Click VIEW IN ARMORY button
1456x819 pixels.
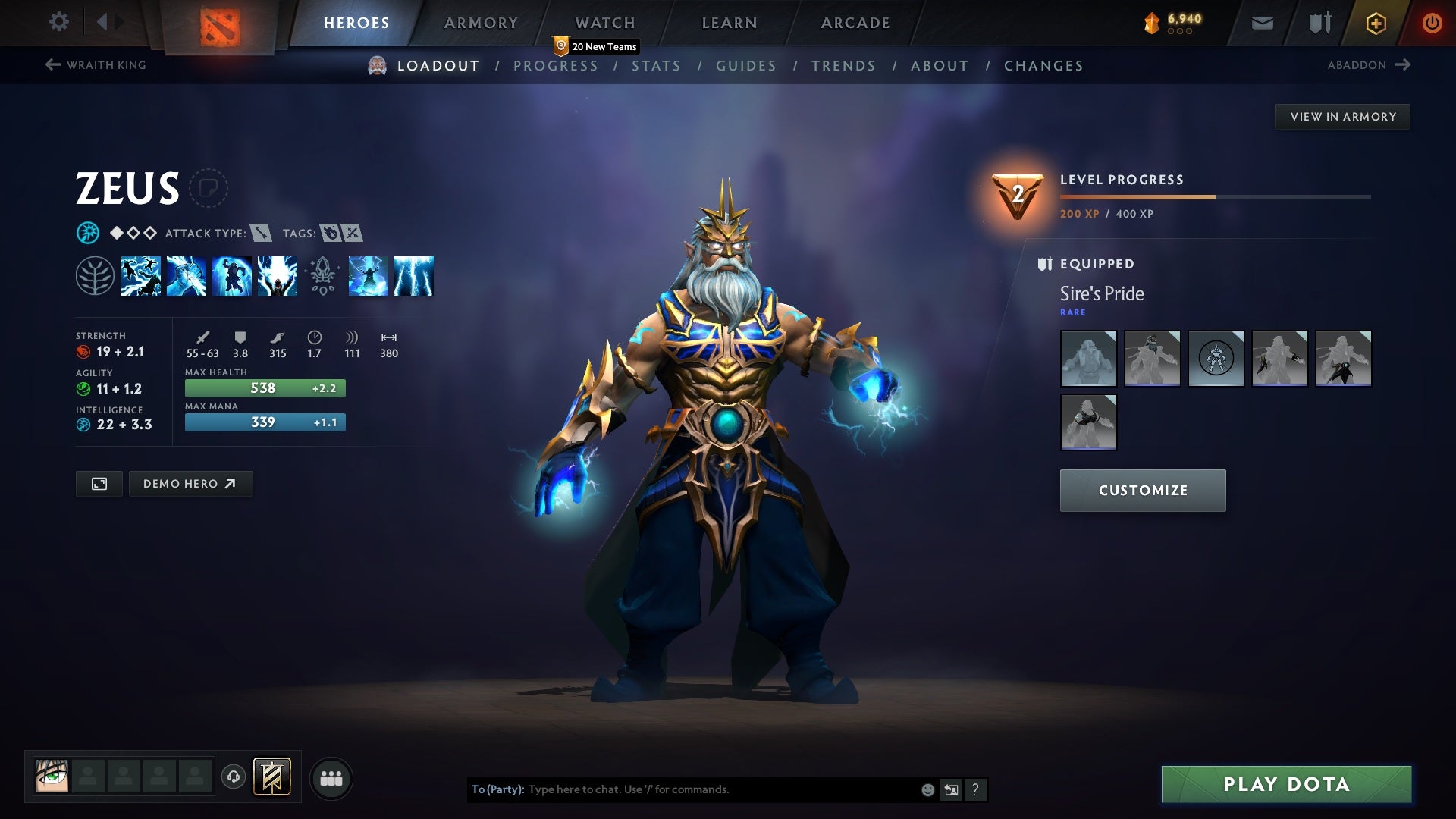(1342, 116)
